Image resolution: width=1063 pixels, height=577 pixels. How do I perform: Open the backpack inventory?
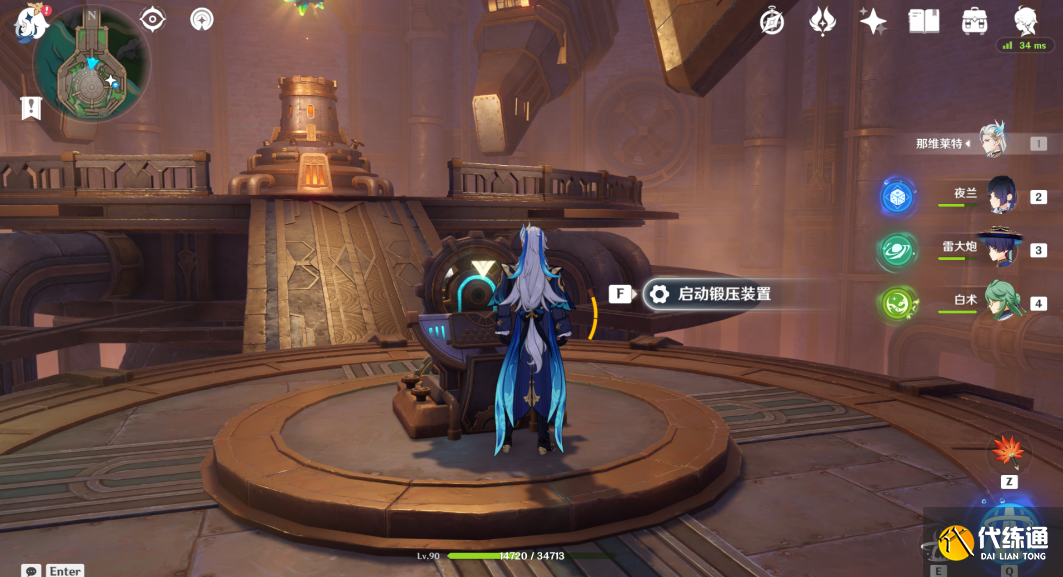974,21
